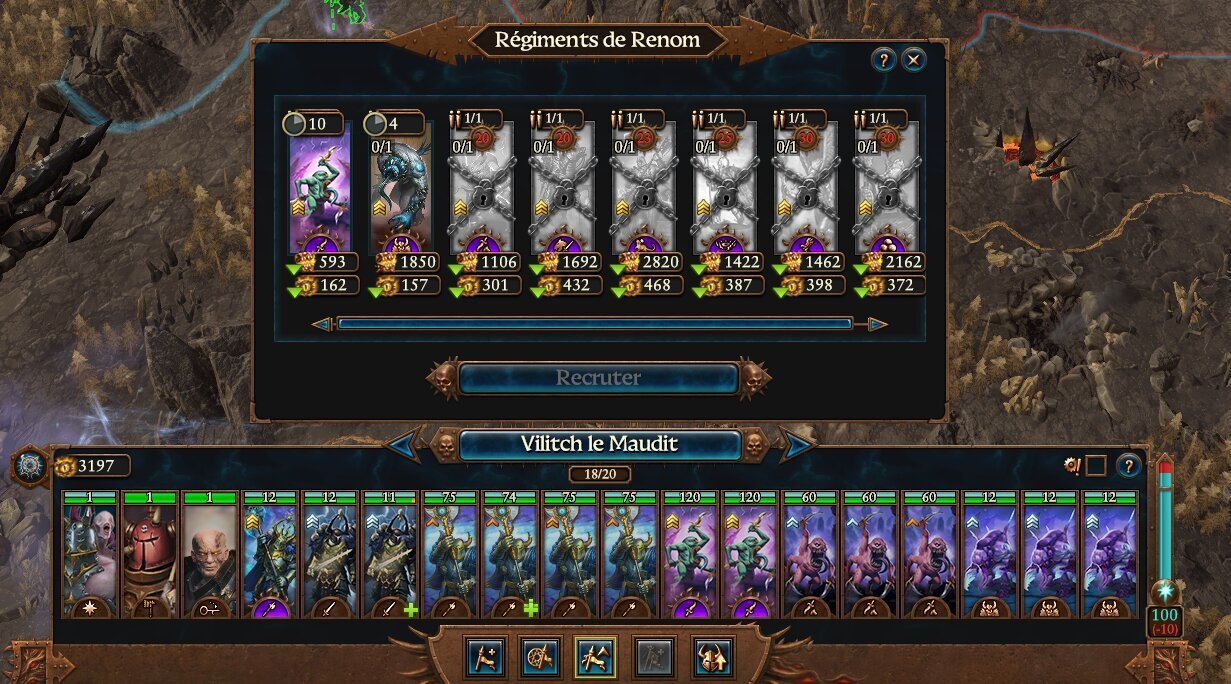The width and height of the screenshot is (1231, 684).
Task: Click the Recruter button
Action: [x=598, y=378]
